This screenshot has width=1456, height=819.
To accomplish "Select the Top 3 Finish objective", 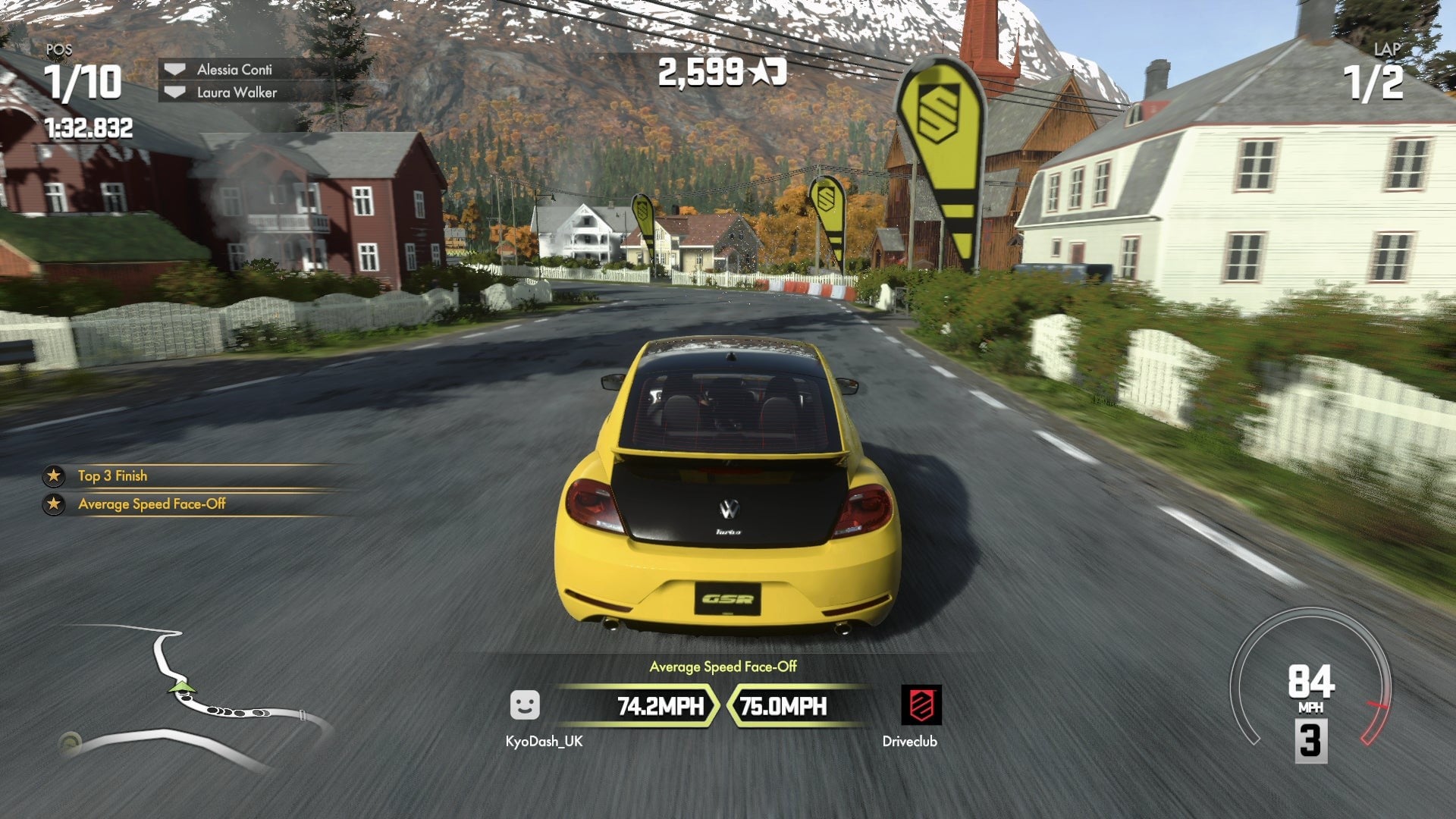I will coord(112,476).
